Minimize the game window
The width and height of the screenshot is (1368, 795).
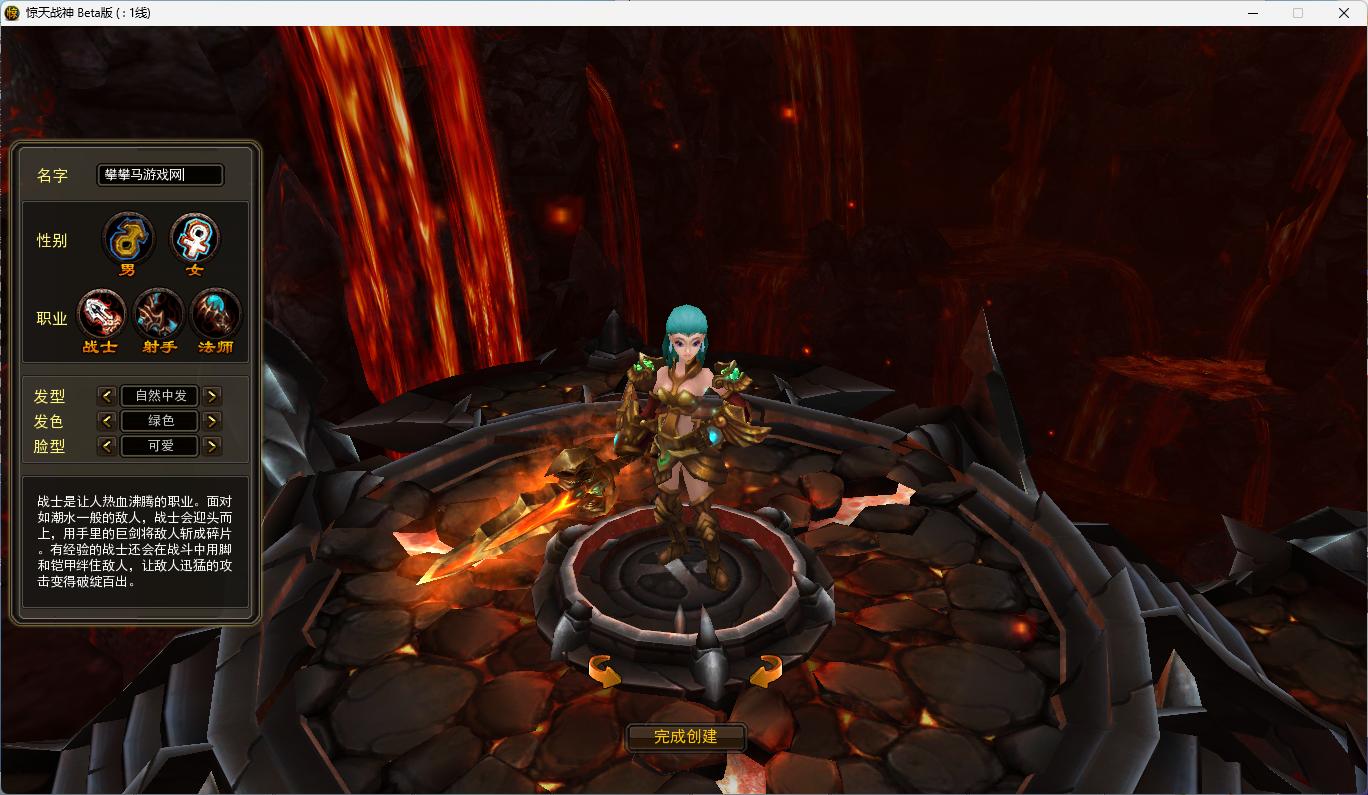pyautogui.click(x=1253, y=13)
